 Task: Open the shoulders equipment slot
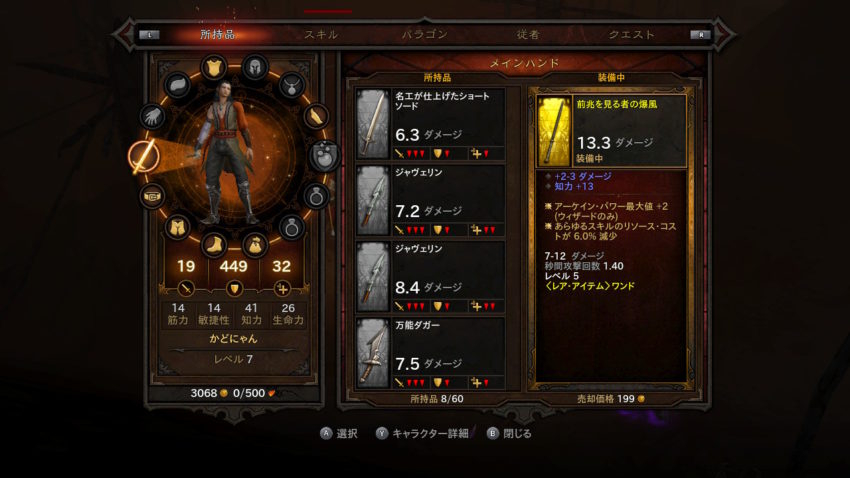177,85
